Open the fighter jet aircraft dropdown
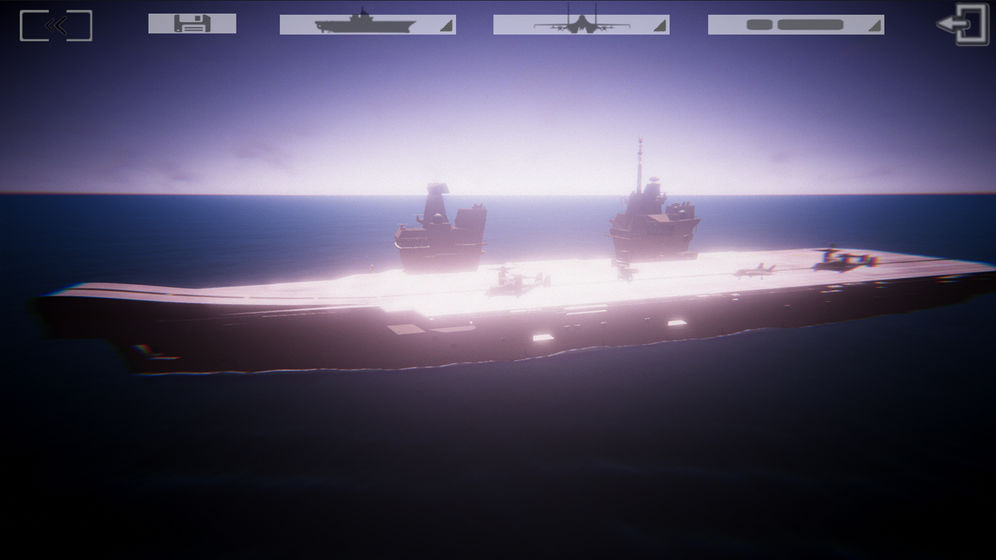Viewport: 996px width, 560px height. point(581,24)
